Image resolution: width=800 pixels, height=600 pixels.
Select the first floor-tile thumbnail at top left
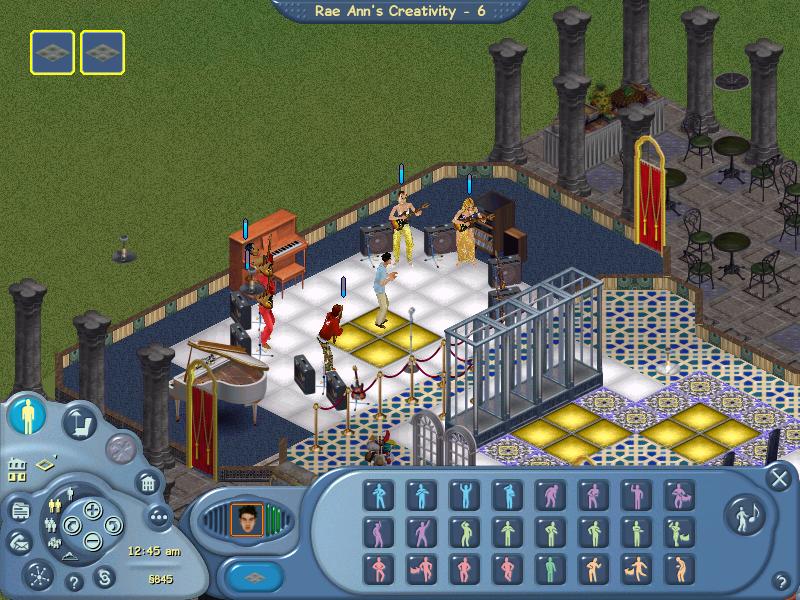[52, 51]
